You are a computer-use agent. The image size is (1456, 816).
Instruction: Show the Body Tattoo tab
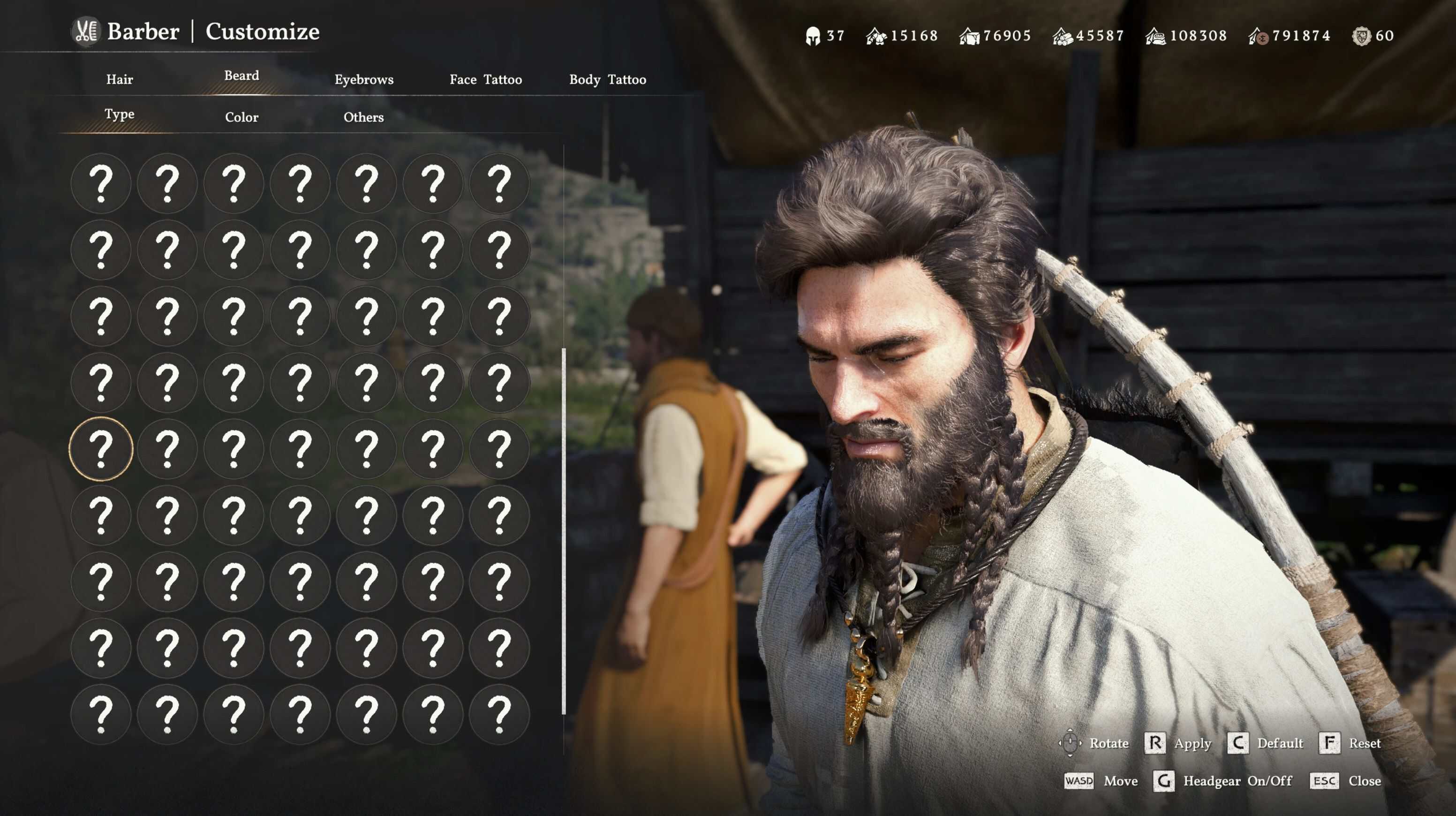coord(607,80)
